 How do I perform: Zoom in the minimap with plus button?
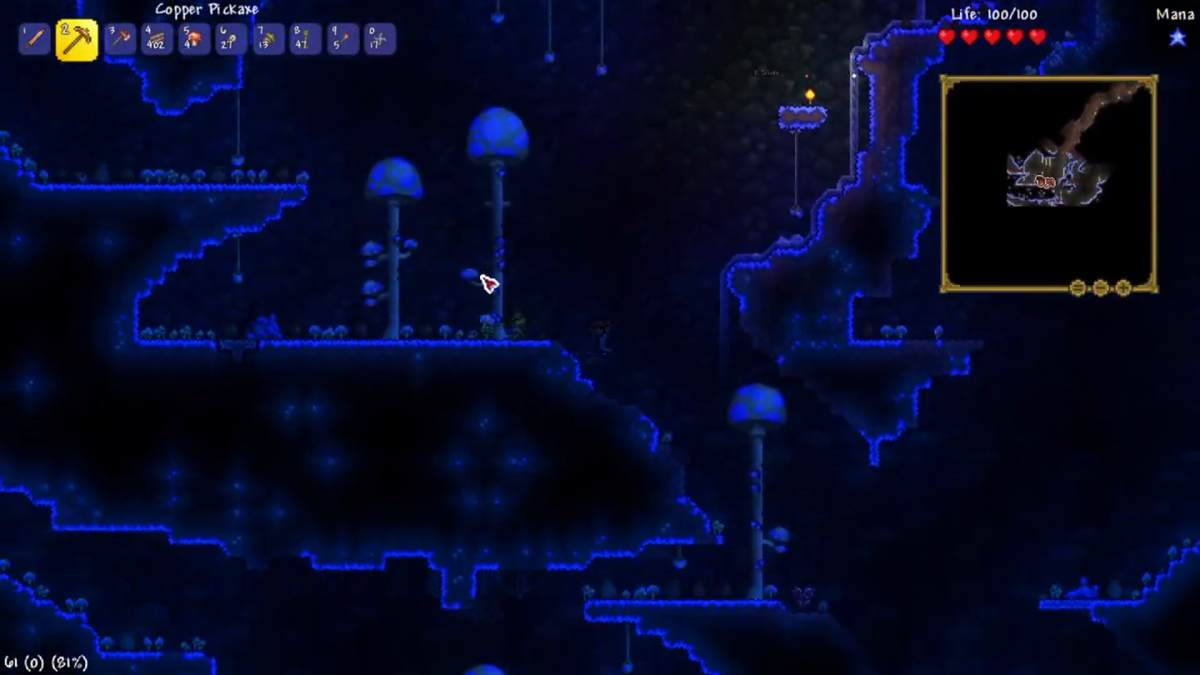click(x=1123, y=288)
